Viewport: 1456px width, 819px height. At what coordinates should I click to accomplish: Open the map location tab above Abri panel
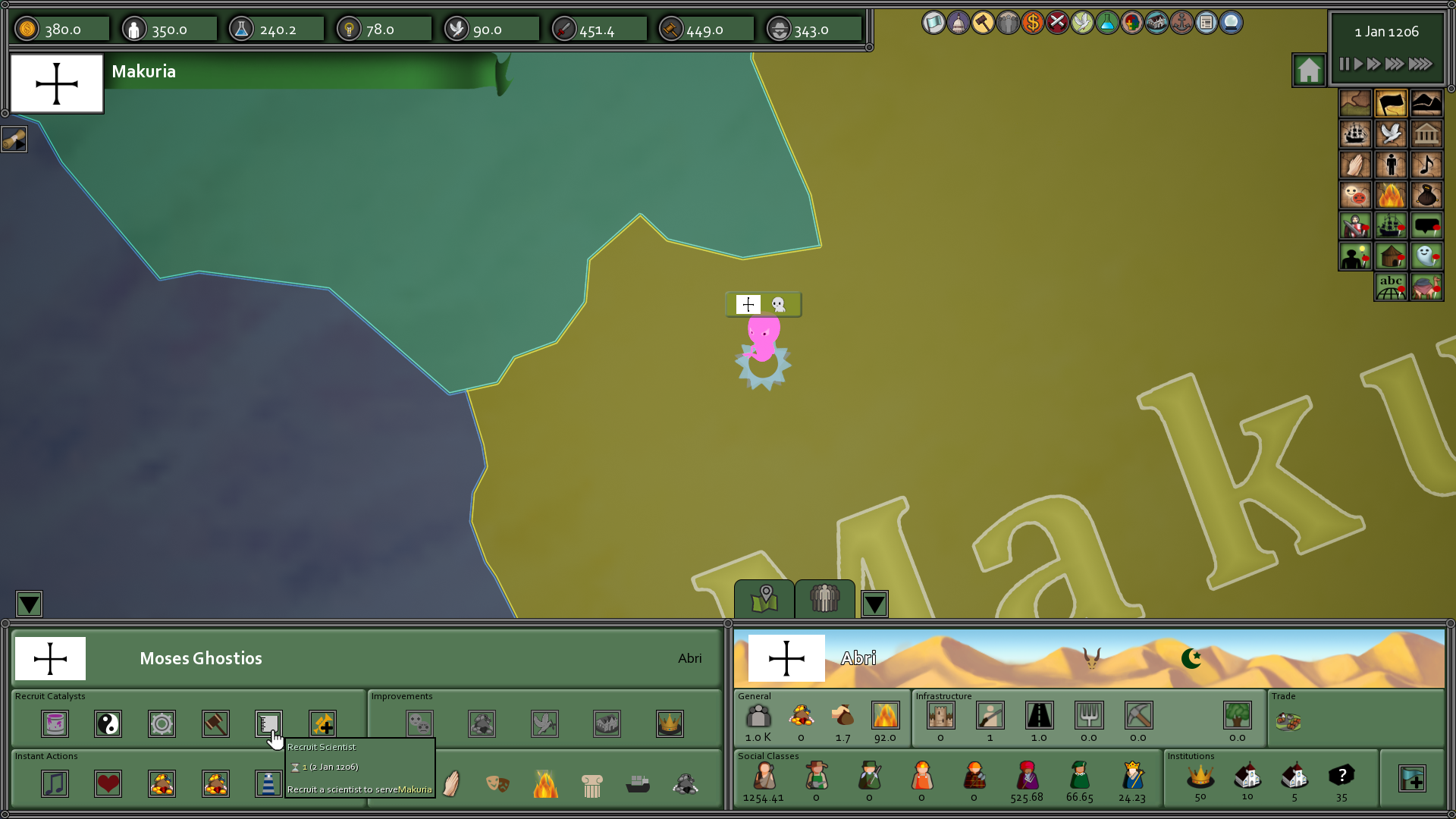pyautogui.click(x=765, y=599)
